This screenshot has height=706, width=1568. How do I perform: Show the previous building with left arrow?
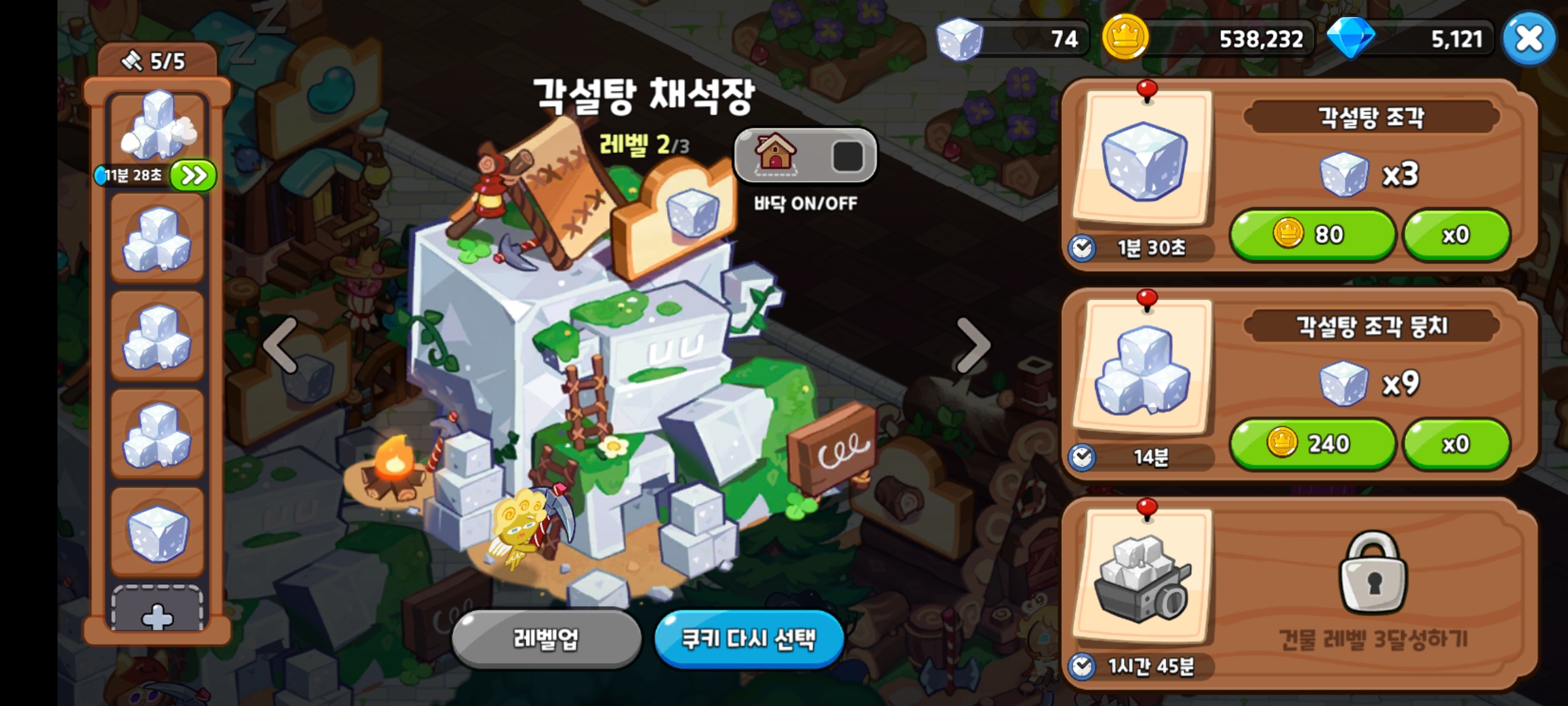pos(281,345)
